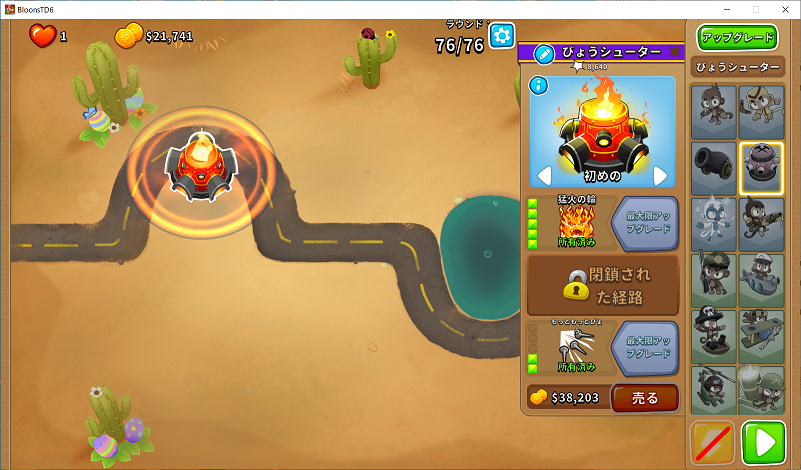Click the locked path 閉鎖された経路 panel
The width and height of the screenshot is (801, 470).
tap(603, 284)
